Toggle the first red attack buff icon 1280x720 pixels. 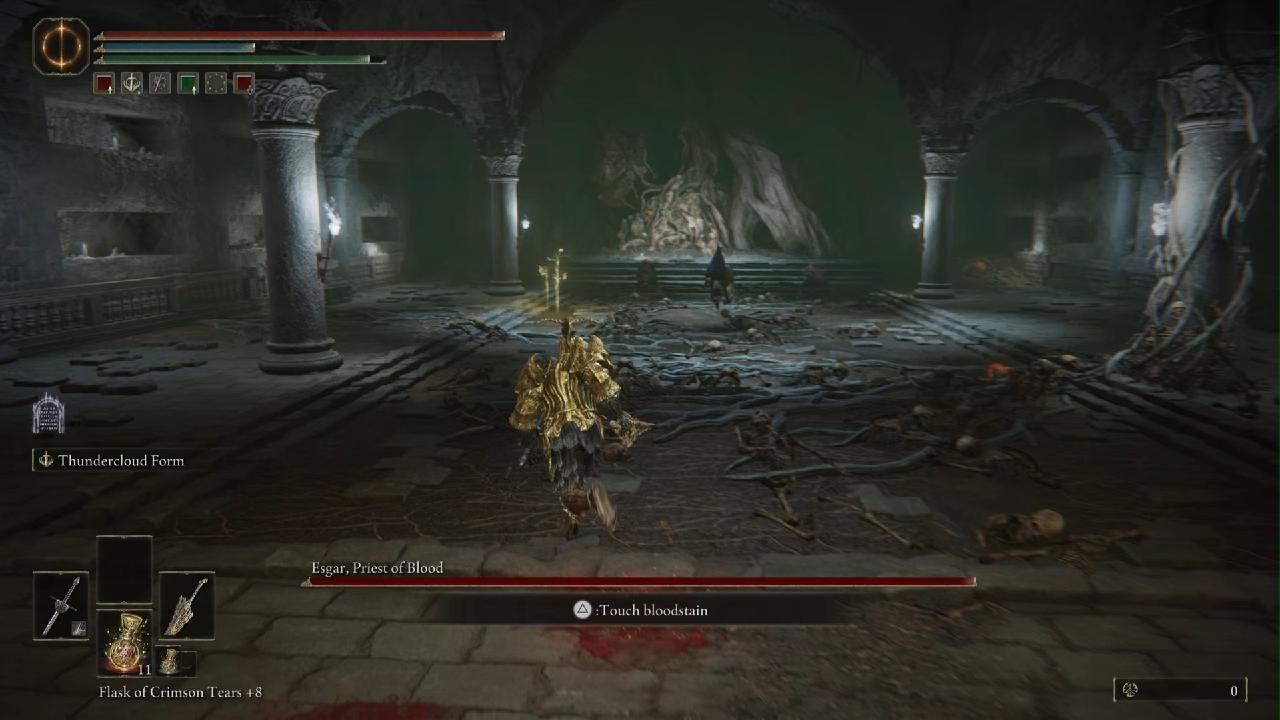(103, 84)
